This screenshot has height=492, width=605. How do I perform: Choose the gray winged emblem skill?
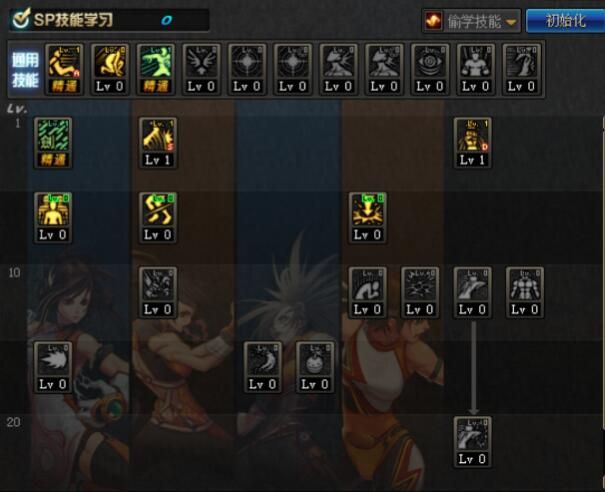pos(200,62)
